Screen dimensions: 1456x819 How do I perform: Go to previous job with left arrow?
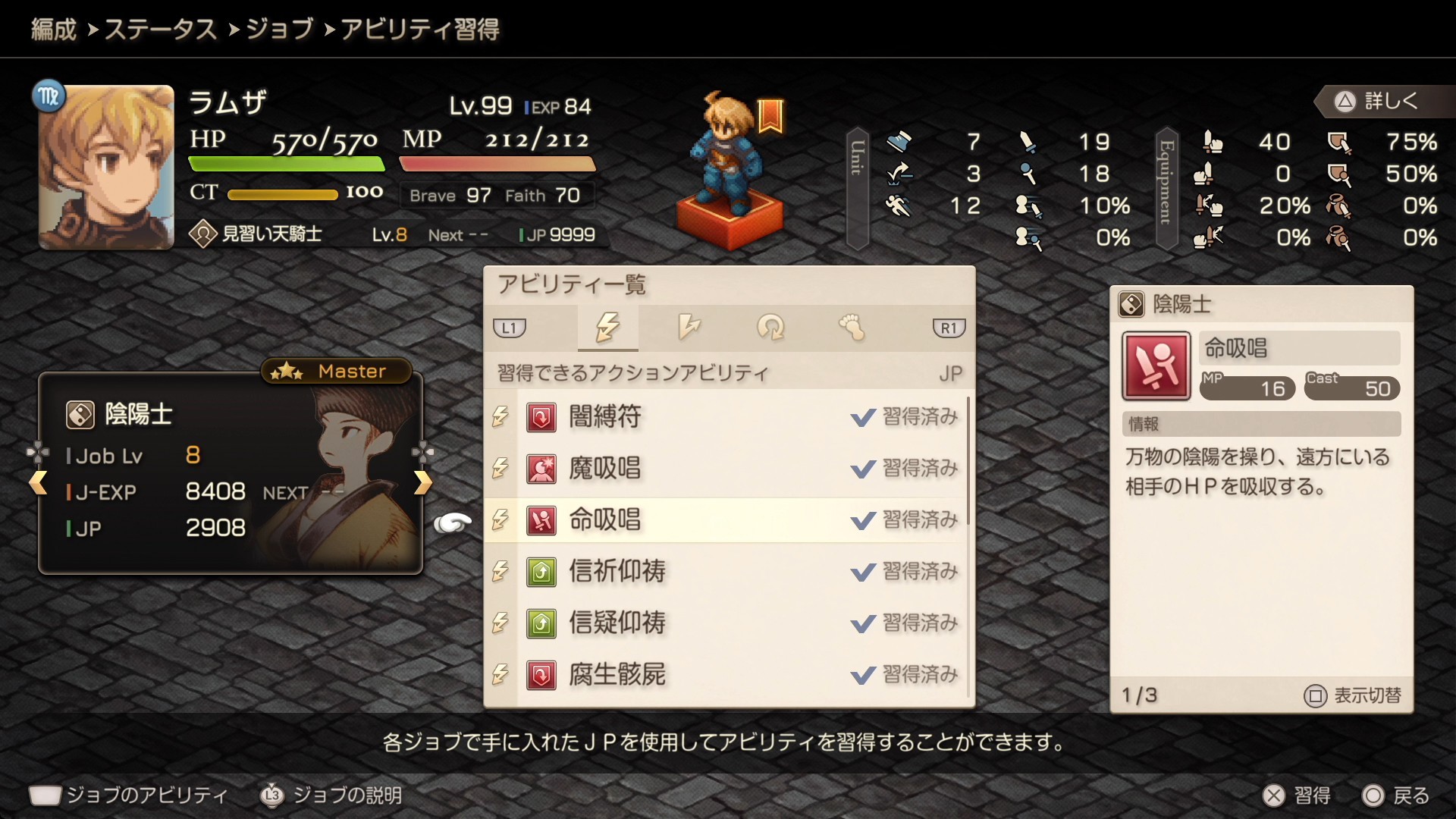(38, 482)
